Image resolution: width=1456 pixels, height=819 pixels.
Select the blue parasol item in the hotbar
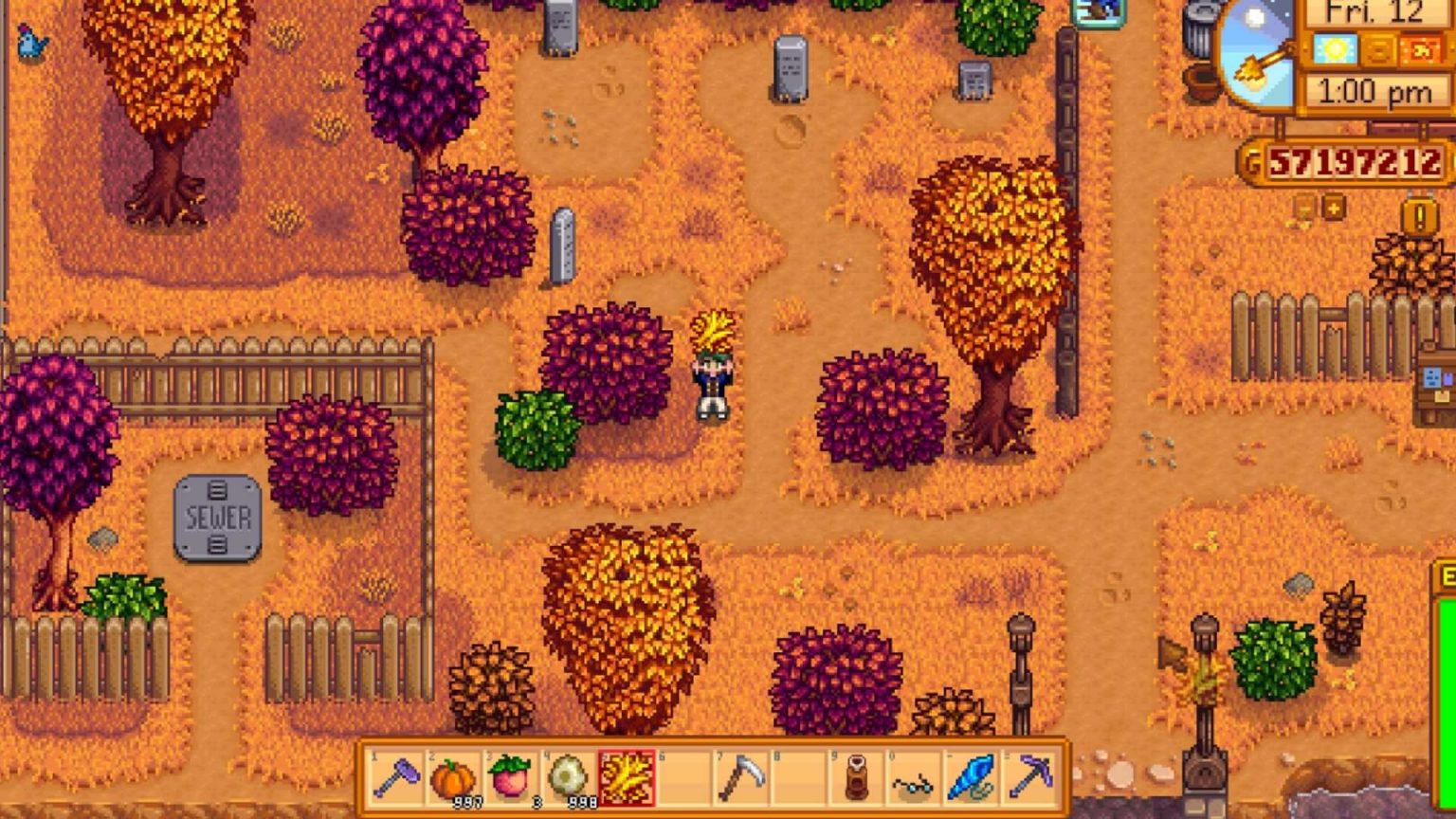click(971, 777)
